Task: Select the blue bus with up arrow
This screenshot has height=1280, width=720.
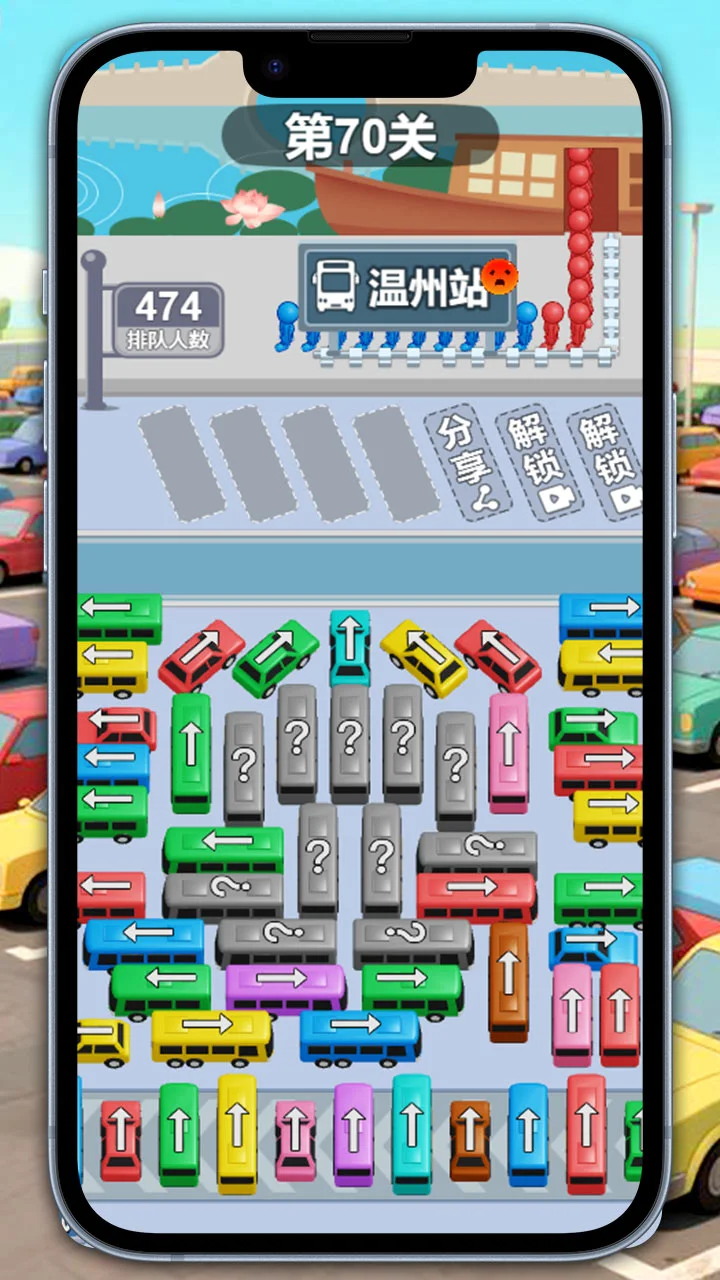Action: (528, 1134)
